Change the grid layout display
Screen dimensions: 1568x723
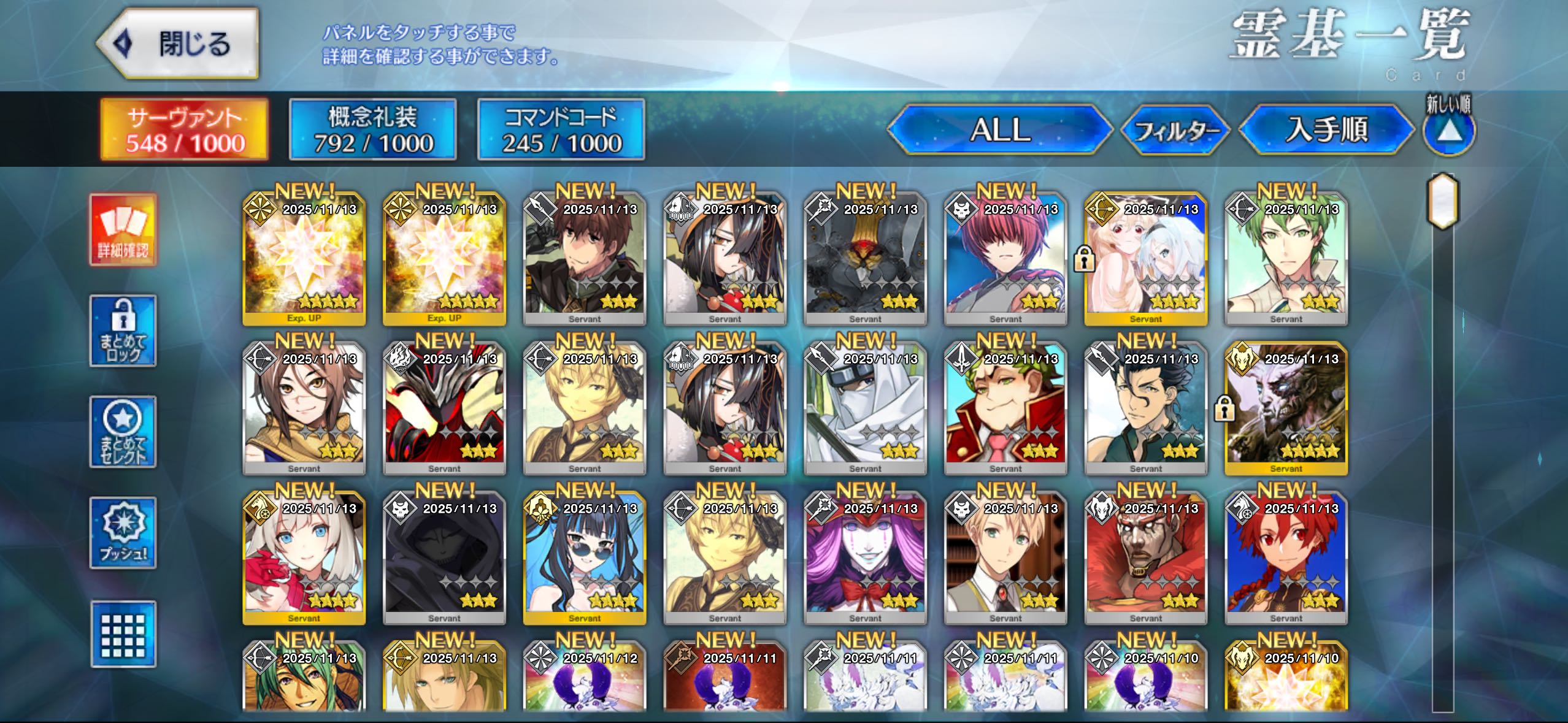[123, 634]
